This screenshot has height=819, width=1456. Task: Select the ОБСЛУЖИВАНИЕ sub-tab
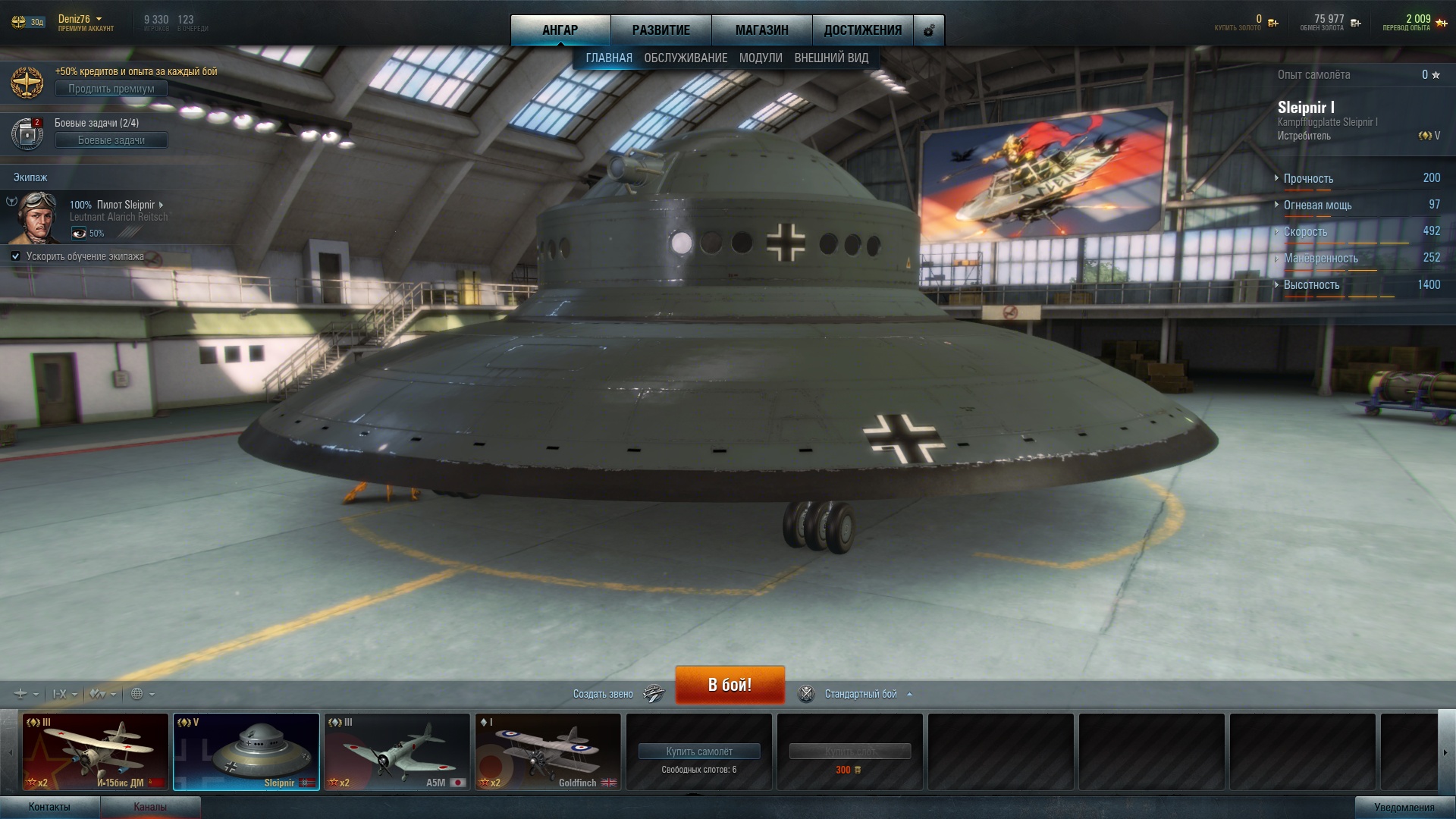(686, 58)
